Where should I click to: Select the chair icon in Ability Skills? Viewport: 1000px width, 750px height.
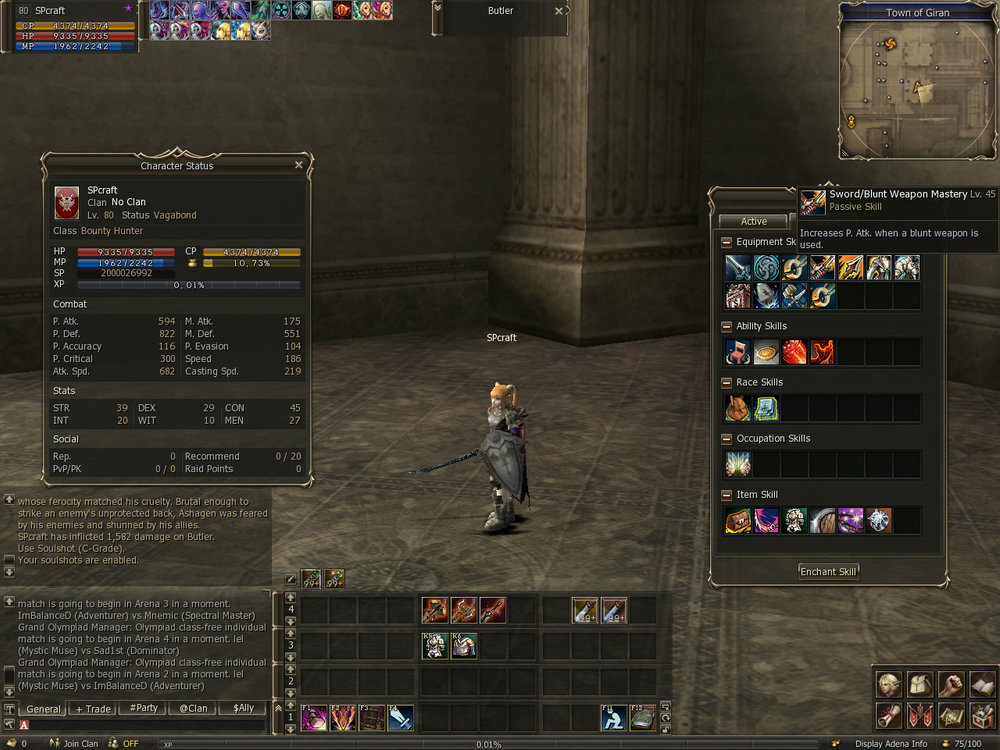738,352
